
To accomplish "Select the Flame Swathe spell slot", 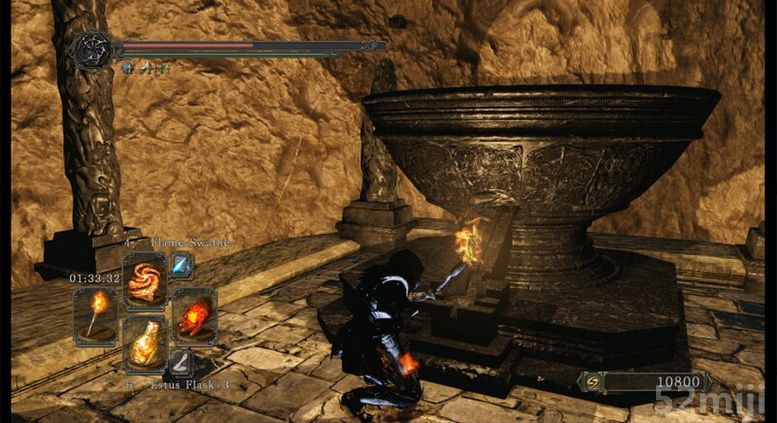I will [146, 280].
